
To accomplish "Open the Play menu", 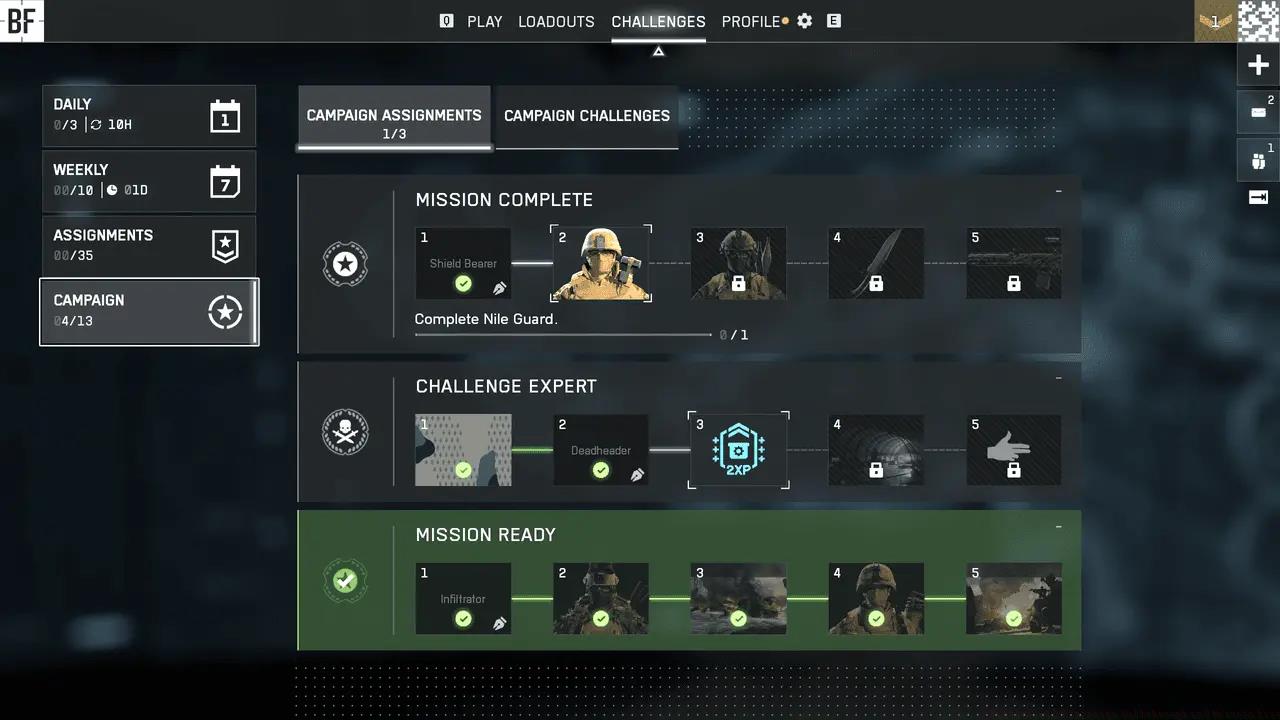I will [484, 21].
